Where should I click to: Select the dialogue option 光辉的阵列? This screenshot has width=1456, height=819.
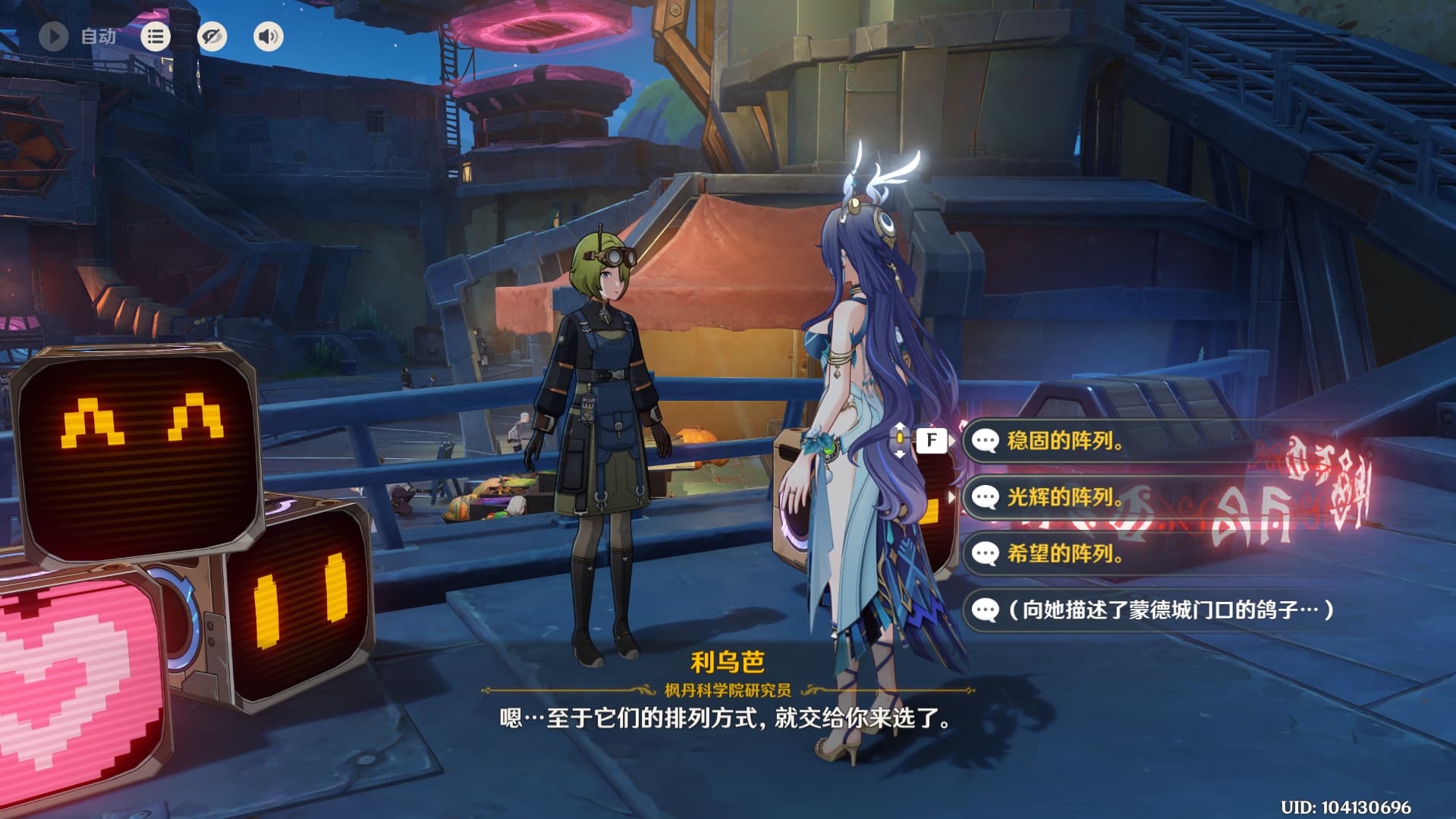(x=1064, y=497)
